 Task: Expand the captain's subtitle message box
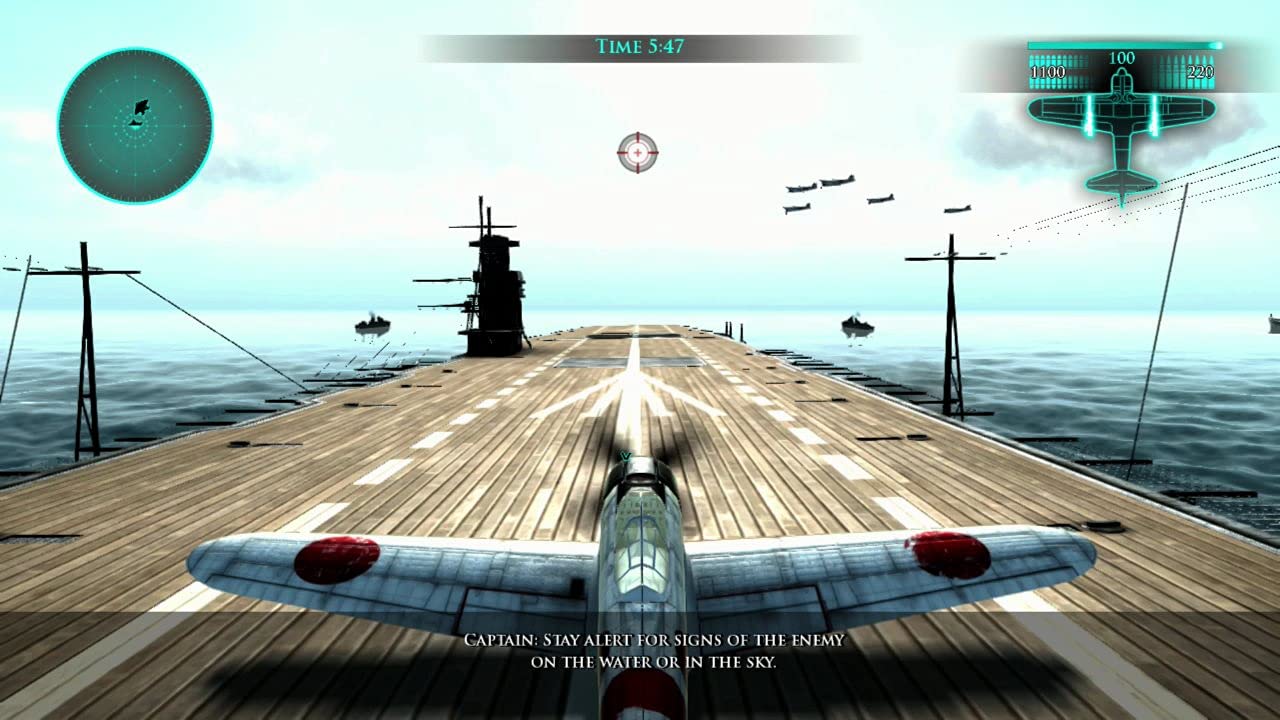click(652, 648)
